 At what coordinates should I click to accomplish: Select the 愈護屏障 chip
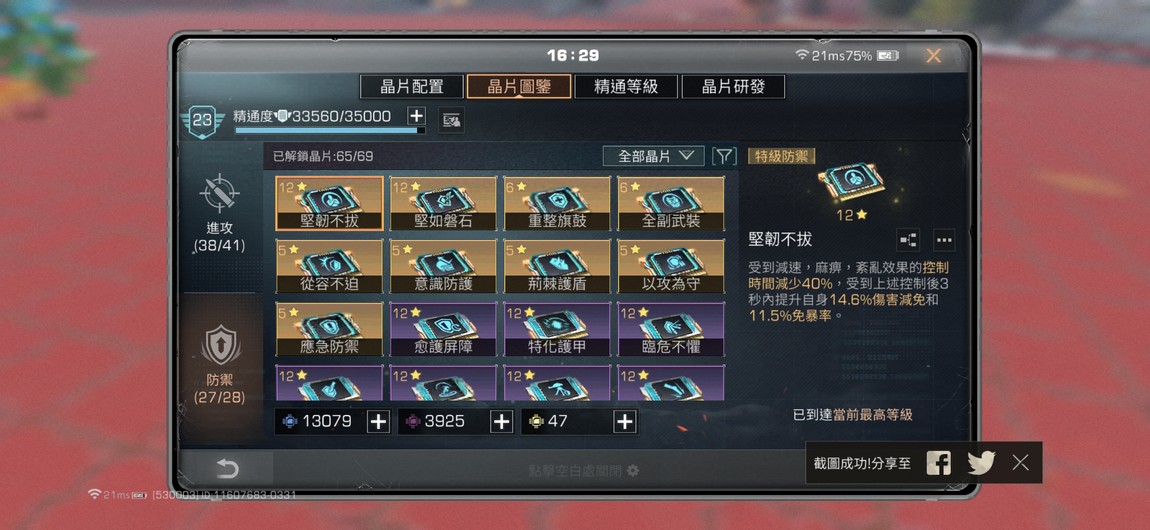[x=443, y=330]
